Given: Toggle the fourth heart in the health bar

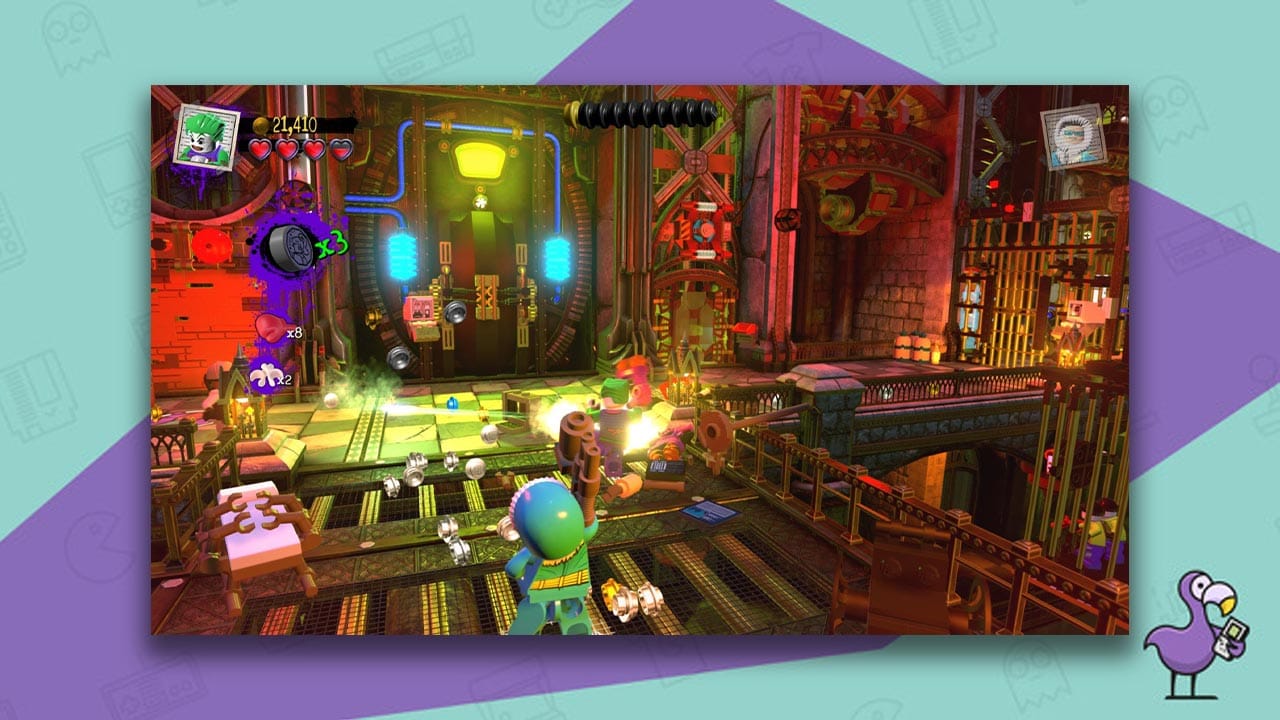Looking at the screenshot, I should pos(341,151).
